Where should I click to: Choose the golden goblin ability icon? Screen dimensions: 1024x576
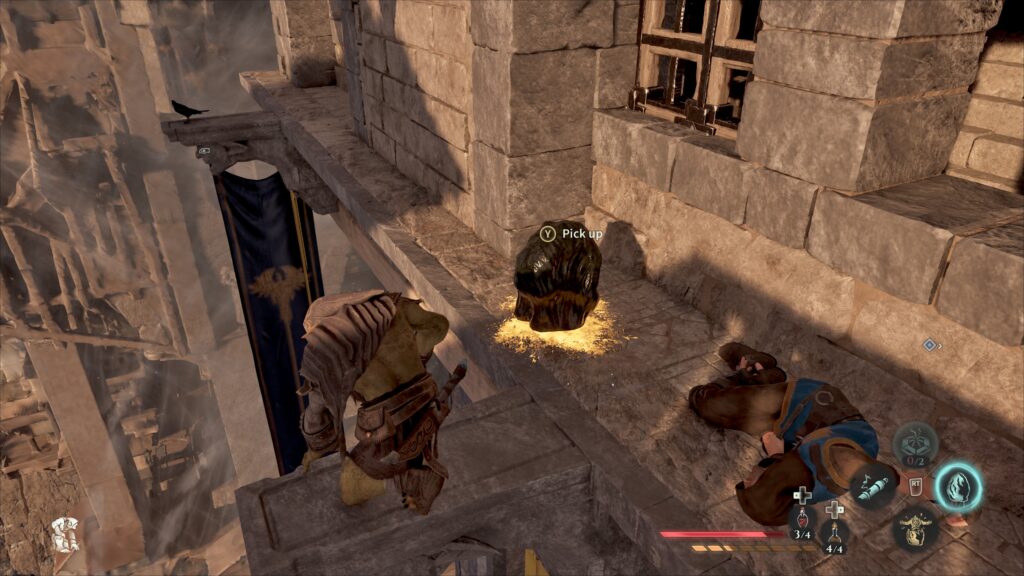tap(915, 527)
